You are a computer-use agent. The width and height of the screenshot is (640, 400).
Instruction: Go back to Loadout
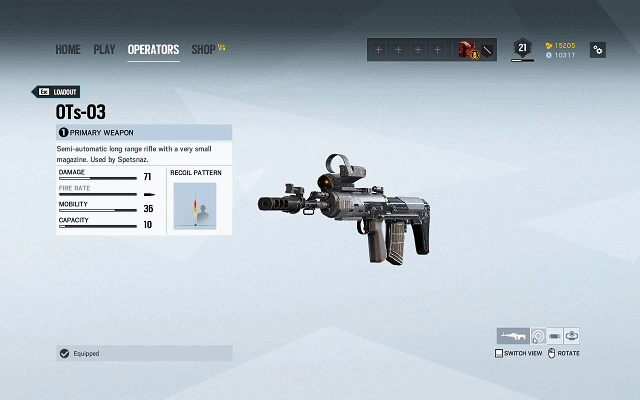58,91
